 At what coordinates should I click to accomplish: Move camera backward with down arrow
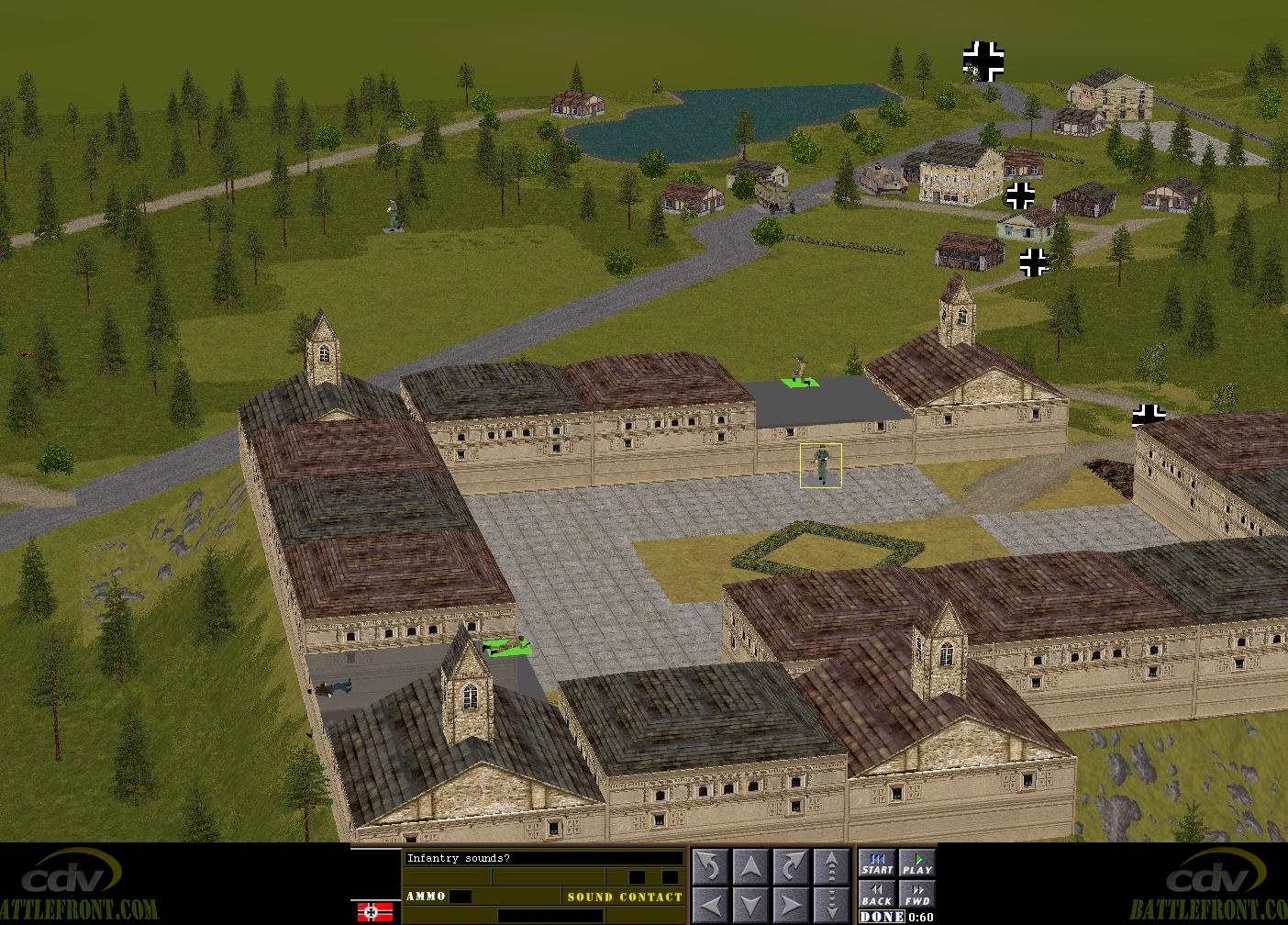[750, 904]
